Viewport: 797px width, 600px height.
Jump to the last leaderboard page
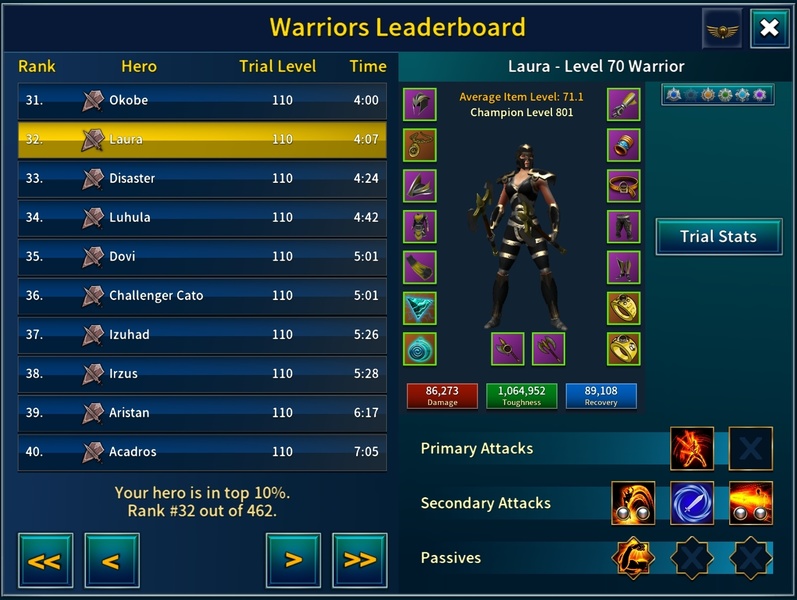(x=359, y=560)
